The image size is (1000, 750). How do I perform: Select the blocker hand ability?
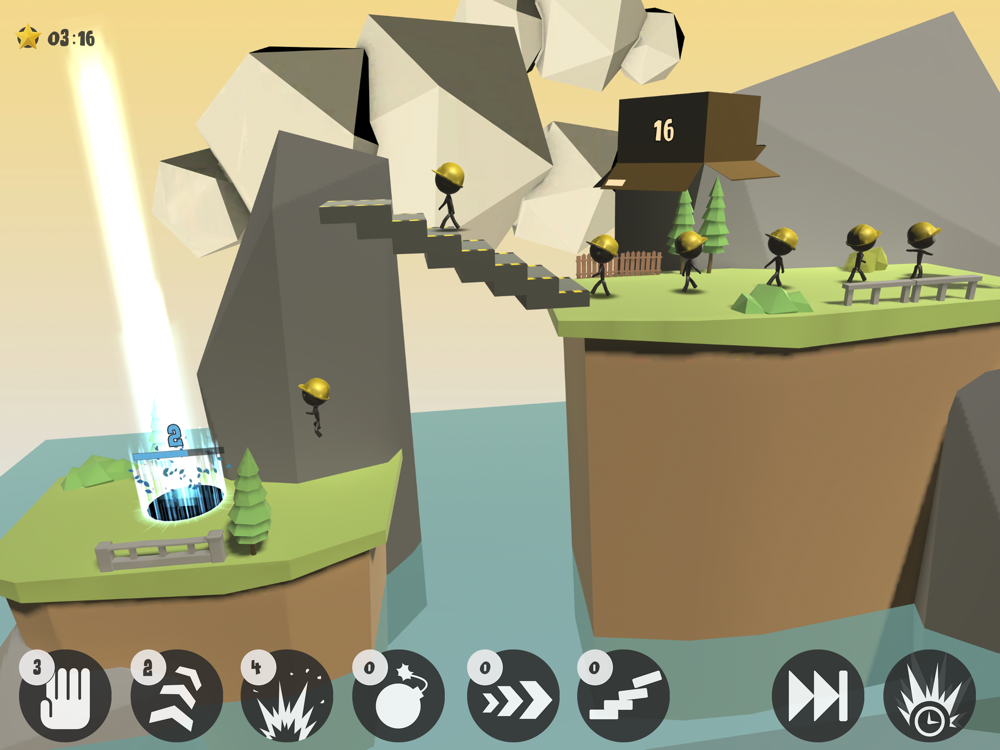tap(66, 695)
